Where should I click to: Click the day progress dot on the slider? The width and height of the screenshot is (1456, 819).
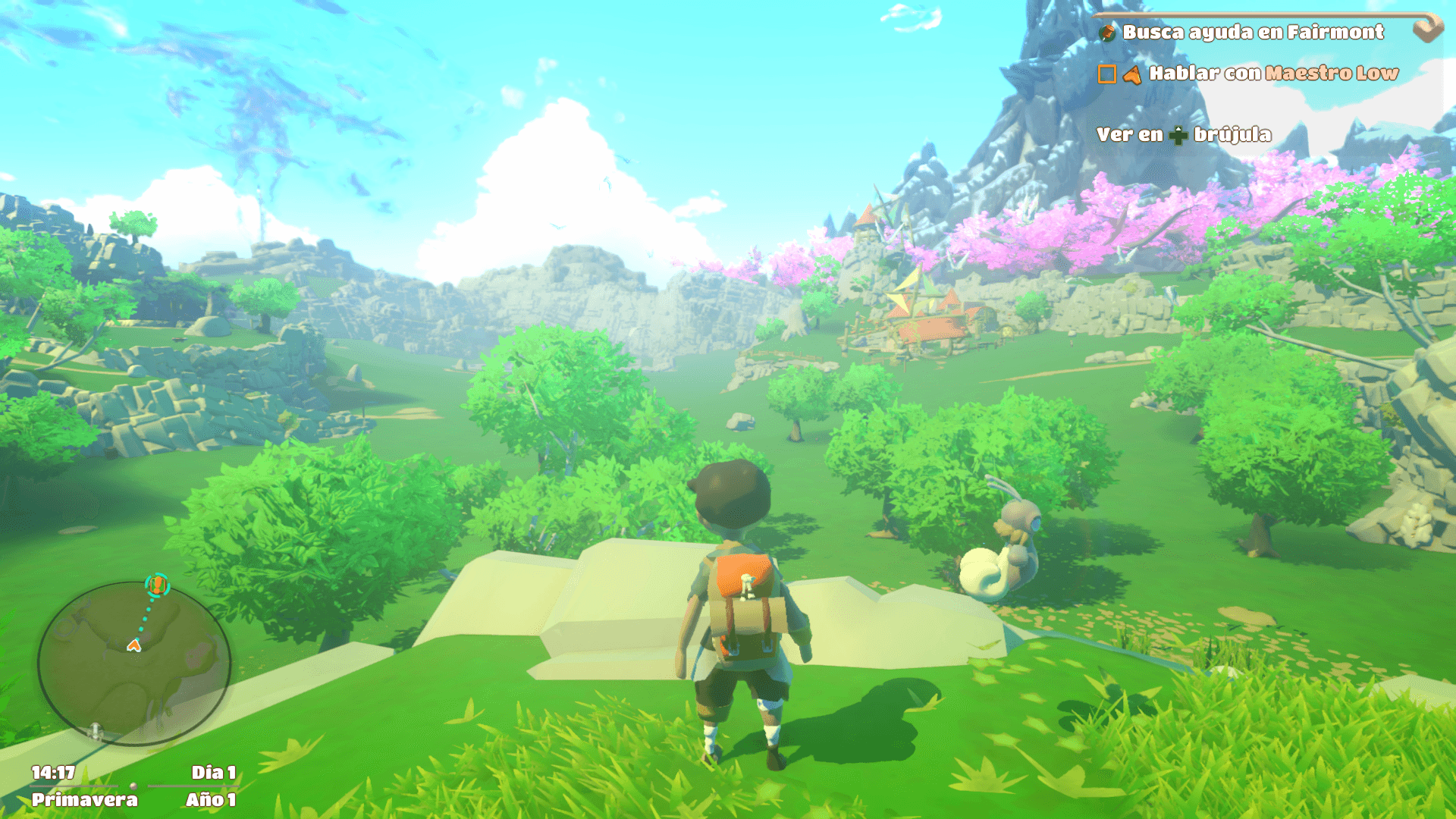pyautogui.click(x=133, y=786)
